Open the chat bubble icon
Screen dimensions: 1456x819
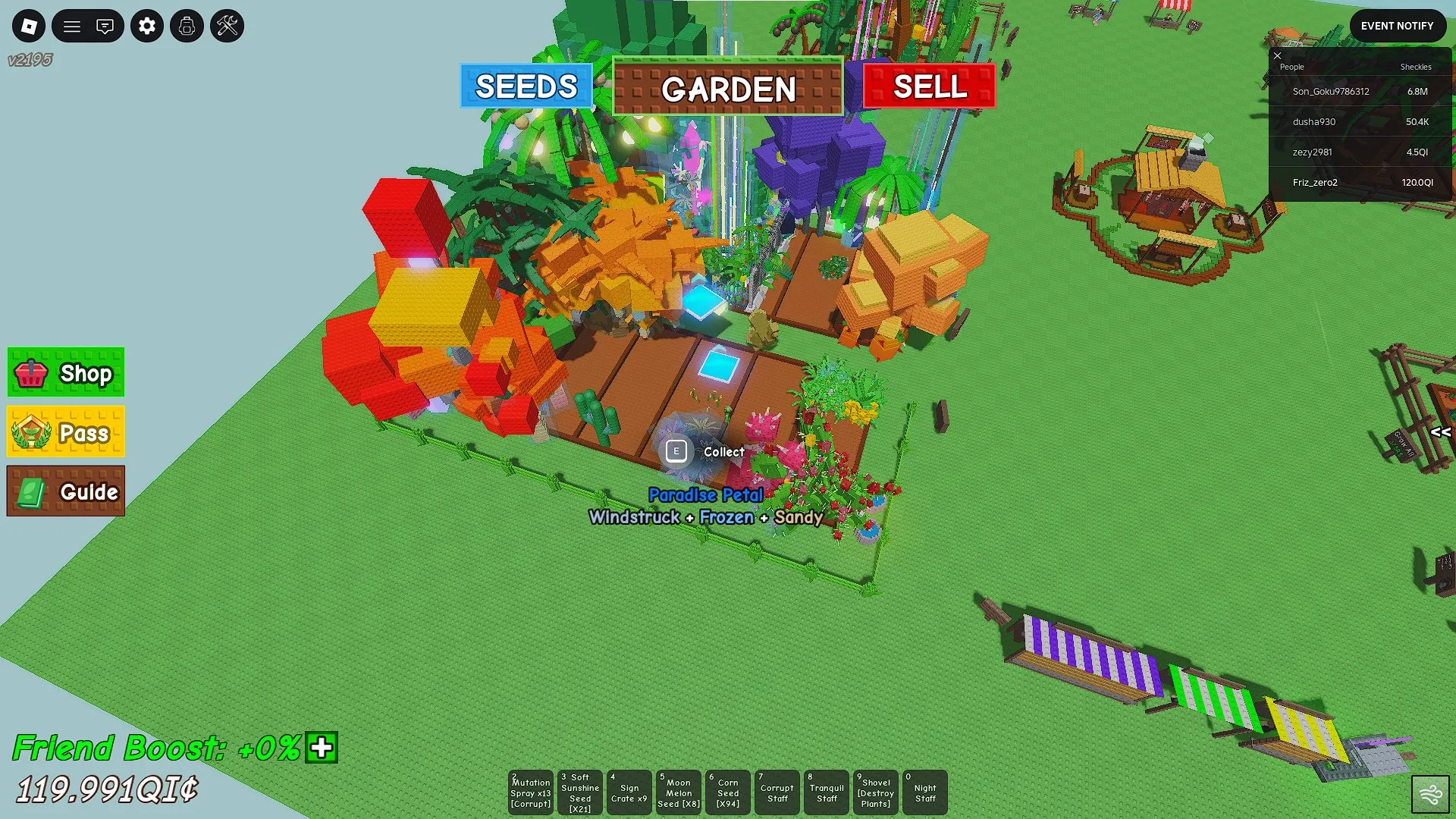[x=106, y=26]
